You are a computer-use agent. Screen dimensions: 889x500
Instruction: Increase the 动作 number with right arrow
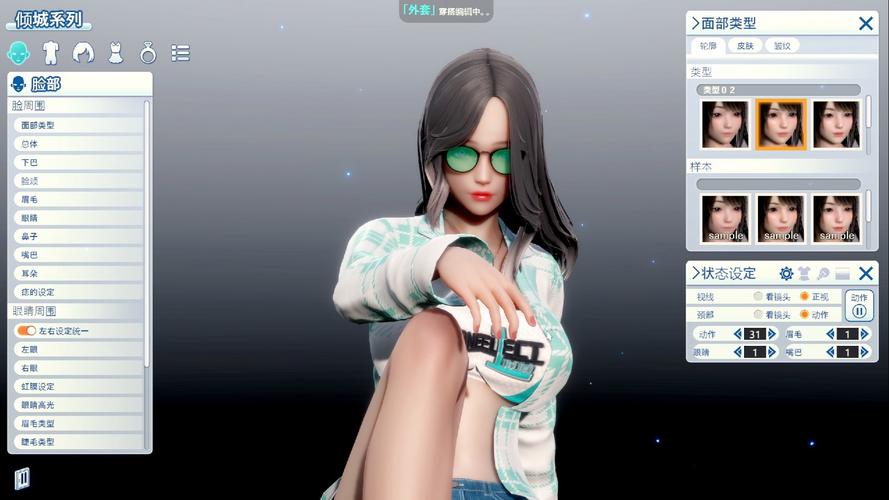[771, 334]
